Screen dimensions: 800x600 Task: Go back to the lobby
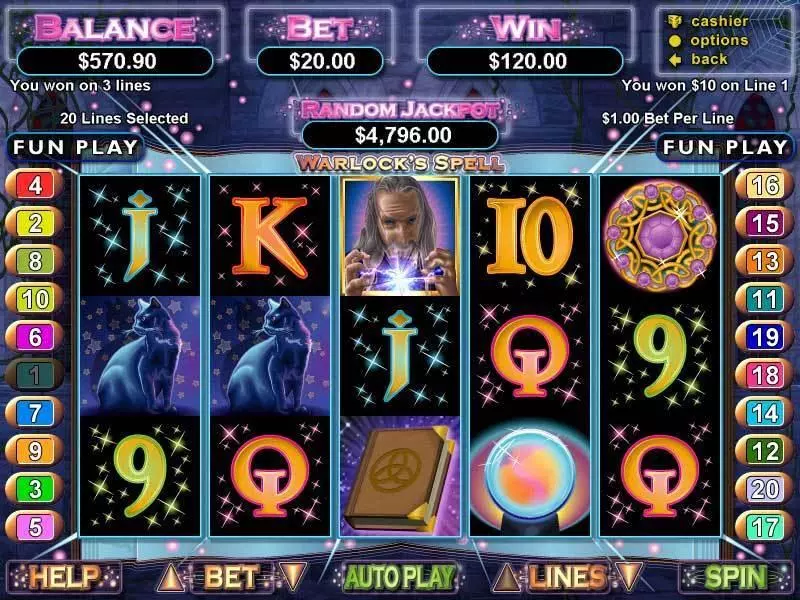[708, 59]
